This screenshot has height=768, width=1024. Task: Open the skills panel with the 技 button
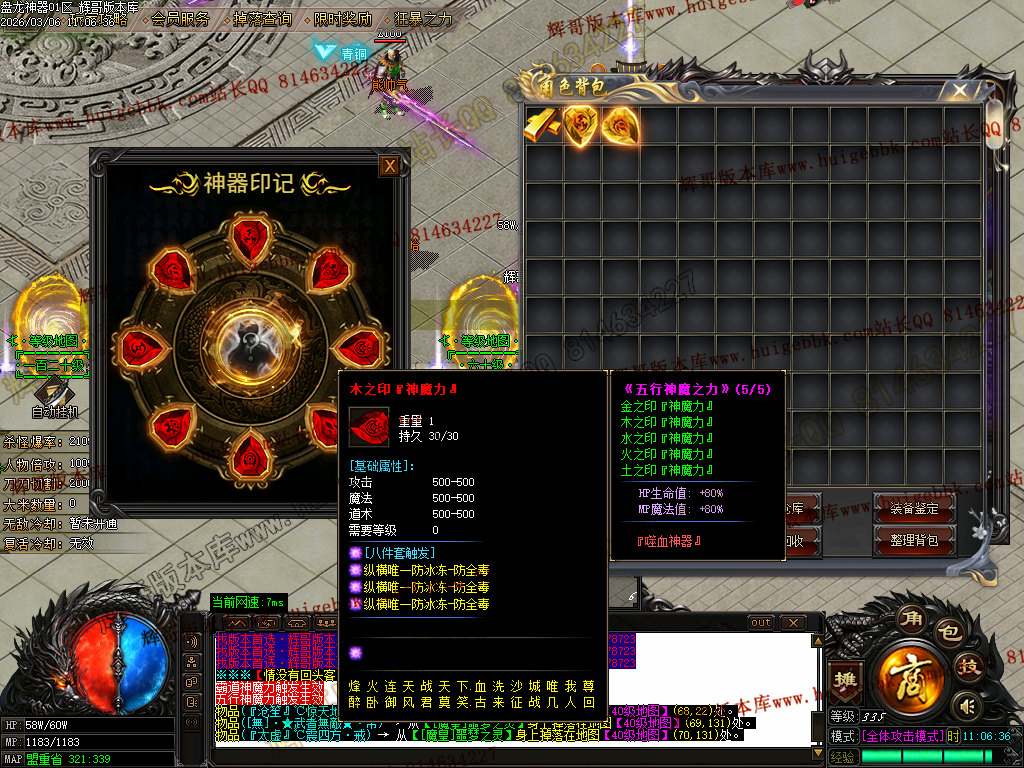968,667
